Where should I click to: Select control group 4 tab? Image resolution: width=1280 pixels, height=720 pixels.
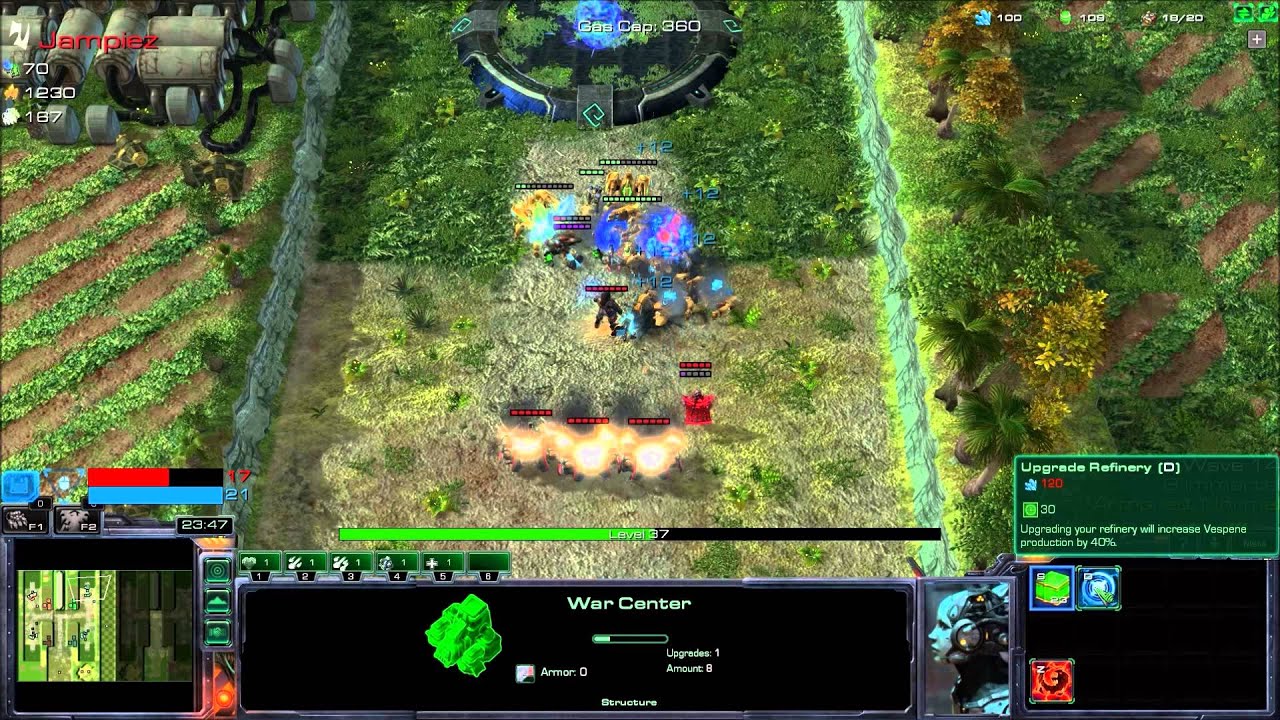coord(396,564)
